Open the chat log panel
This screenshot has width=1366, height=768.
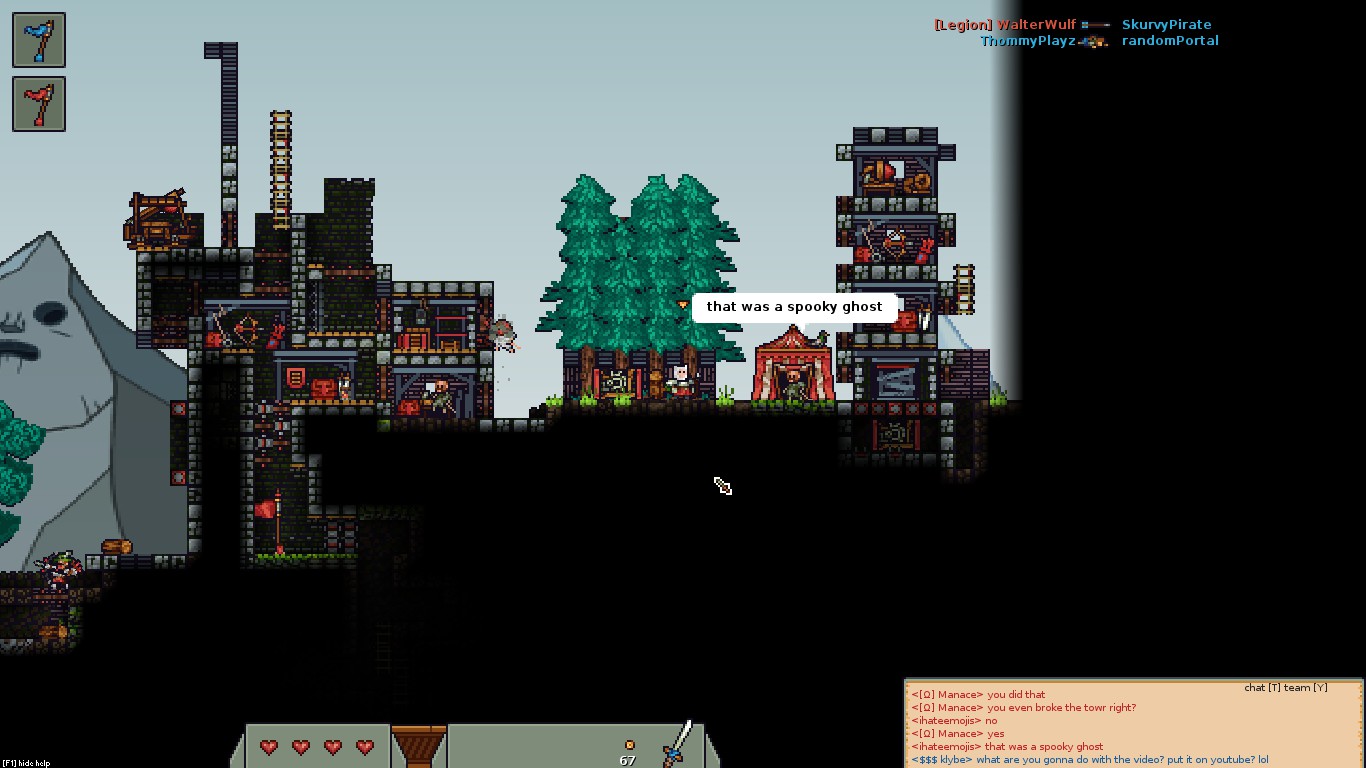point(1133,725)
